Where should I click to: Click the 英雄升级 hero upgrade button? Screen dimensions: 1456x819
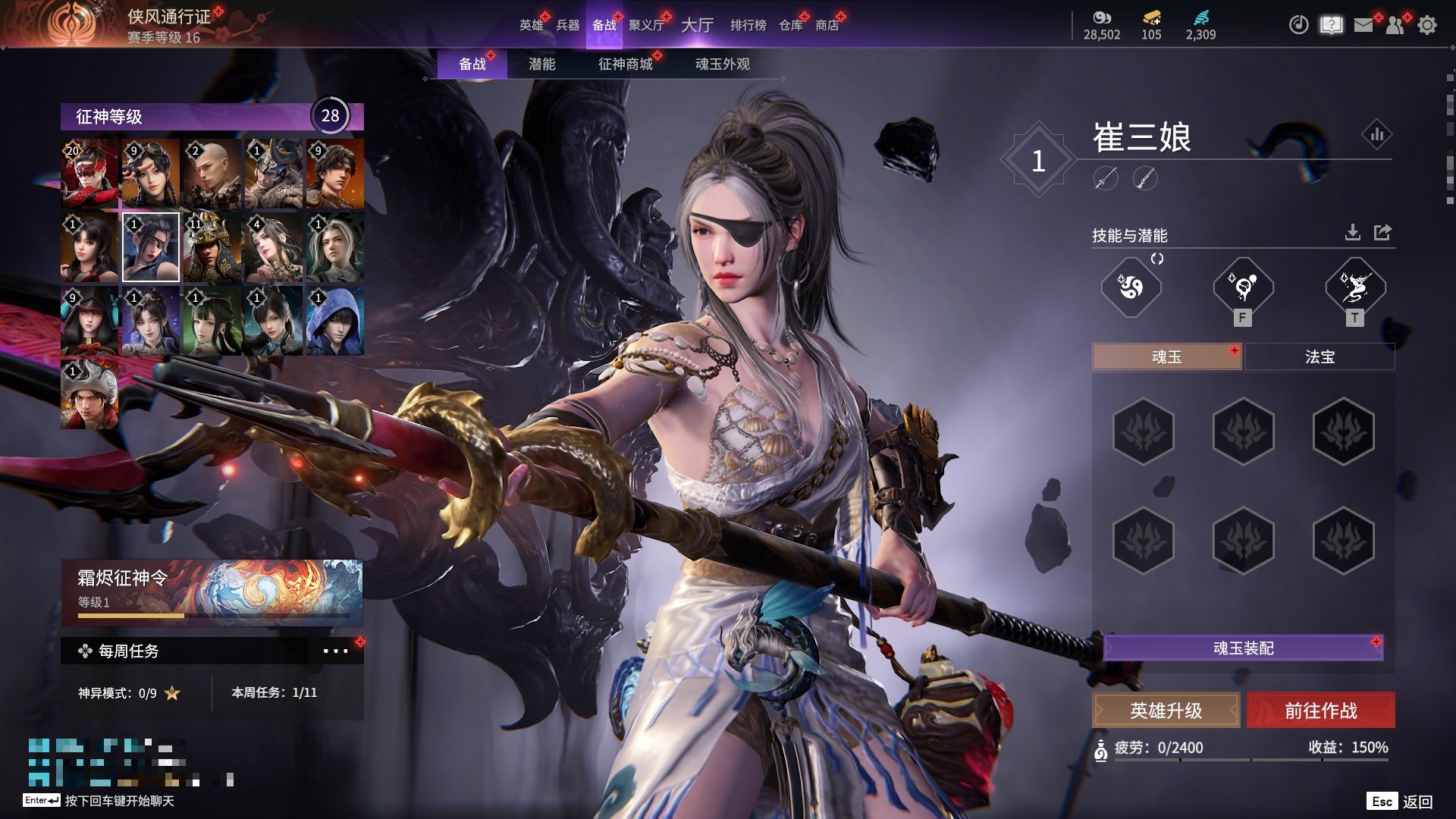pos(1166,711)
